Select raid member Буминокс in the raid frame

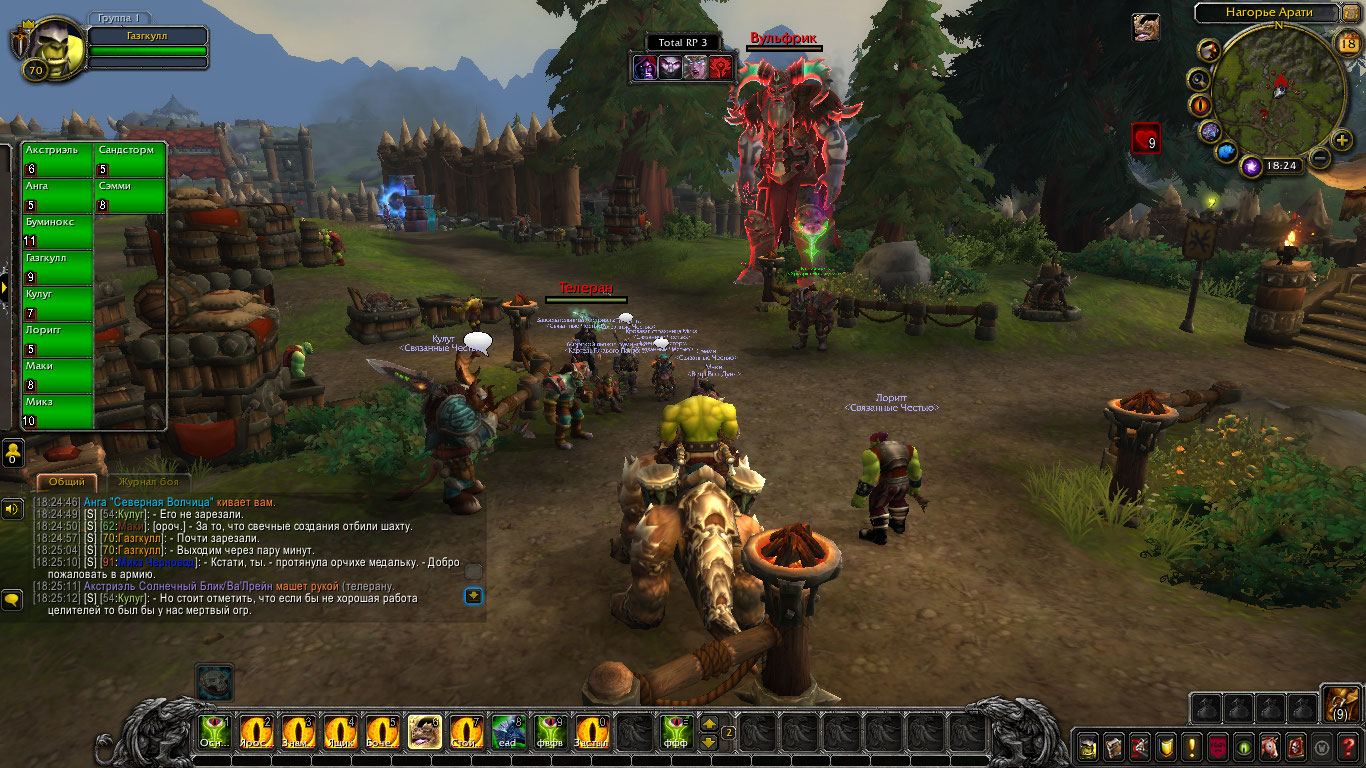click(58, 232)
